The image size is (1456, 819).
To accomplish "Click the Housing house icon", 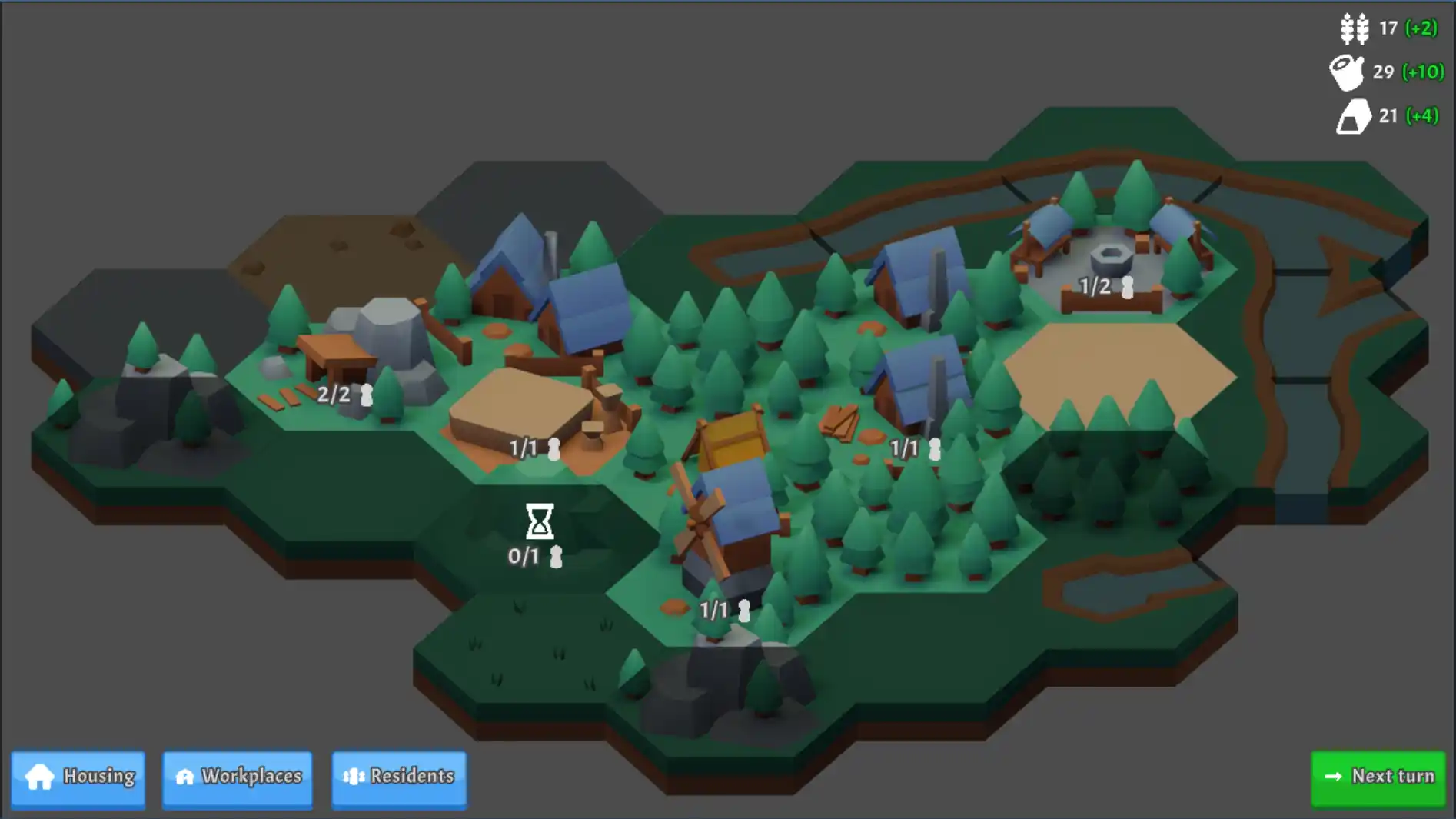I will (x=39, y=777).
